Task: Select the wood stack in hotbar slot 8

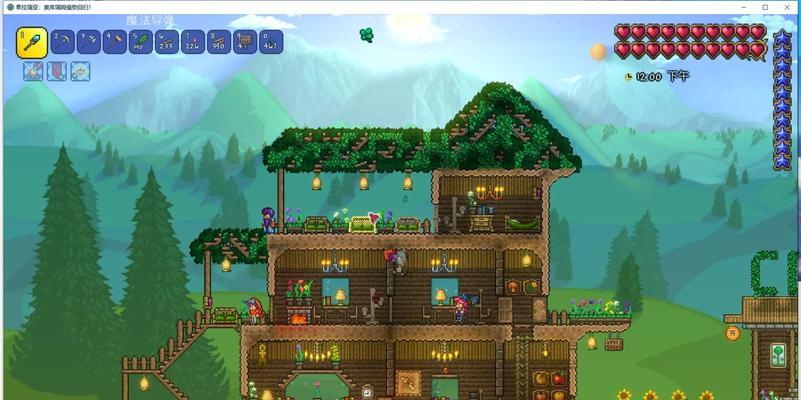Action: click(x=219, y=42)
